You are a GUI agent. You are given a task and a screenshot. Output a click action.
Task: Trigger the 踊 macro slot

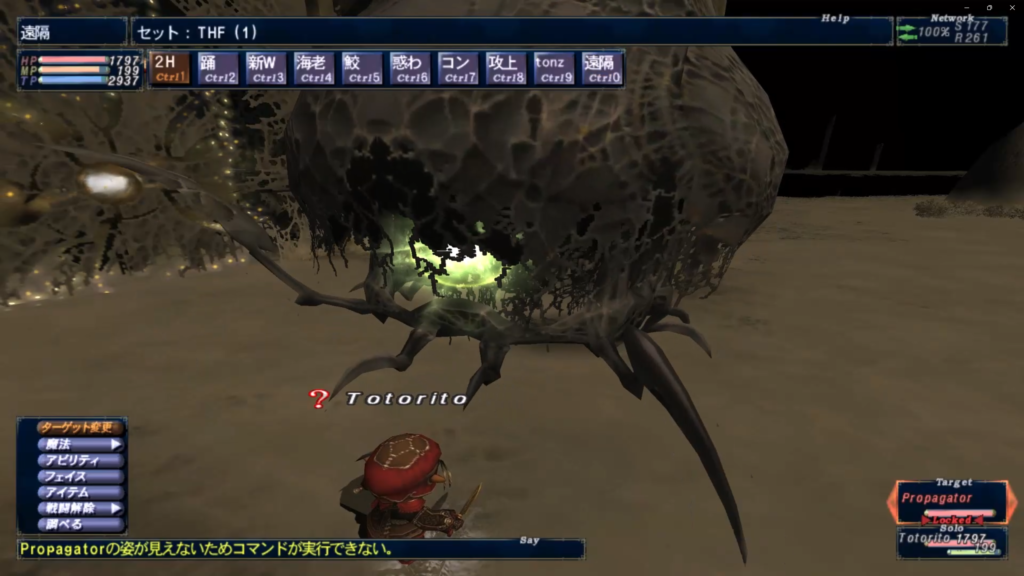click(x=218, y=68)
